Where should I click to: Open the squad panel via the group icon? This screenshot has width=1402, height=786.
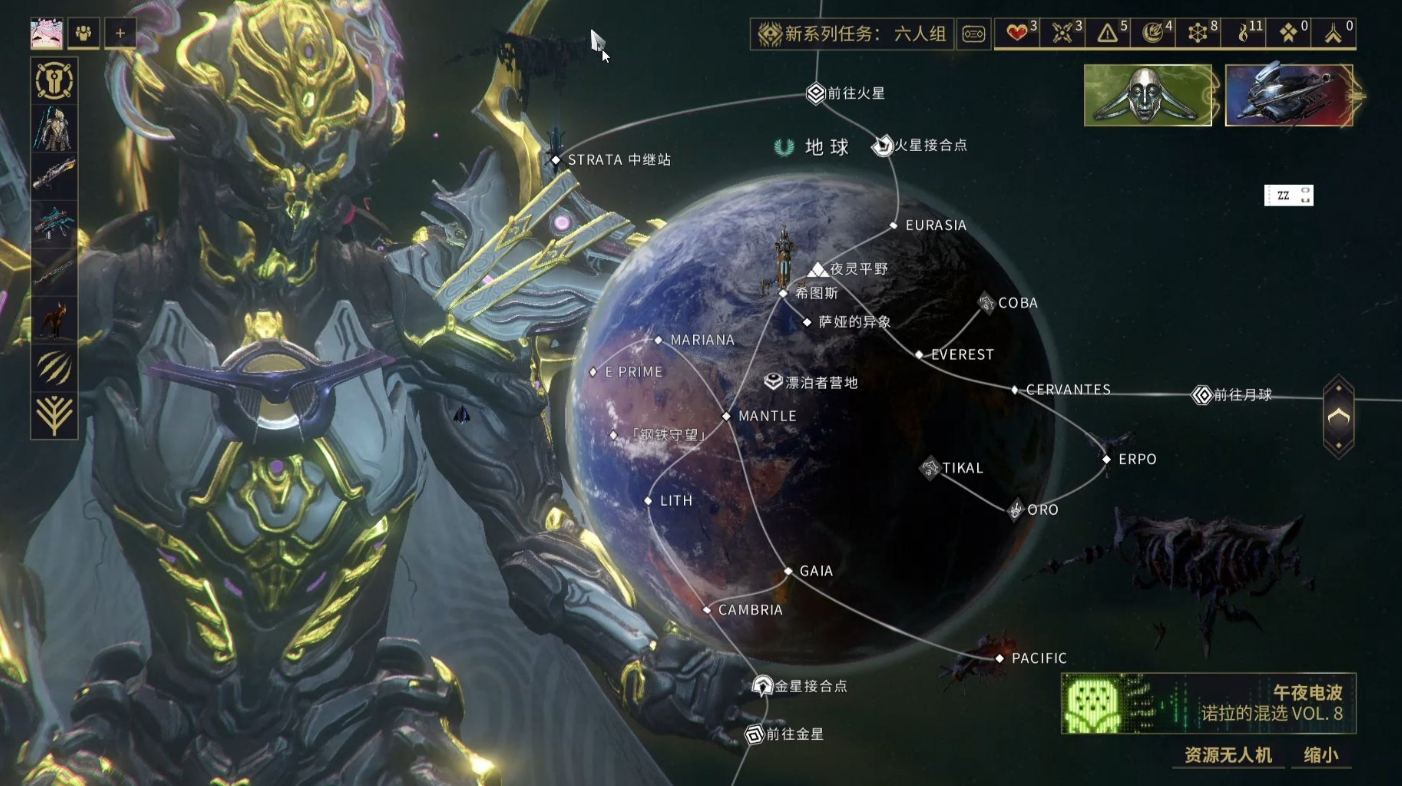(x=84, y=33)
